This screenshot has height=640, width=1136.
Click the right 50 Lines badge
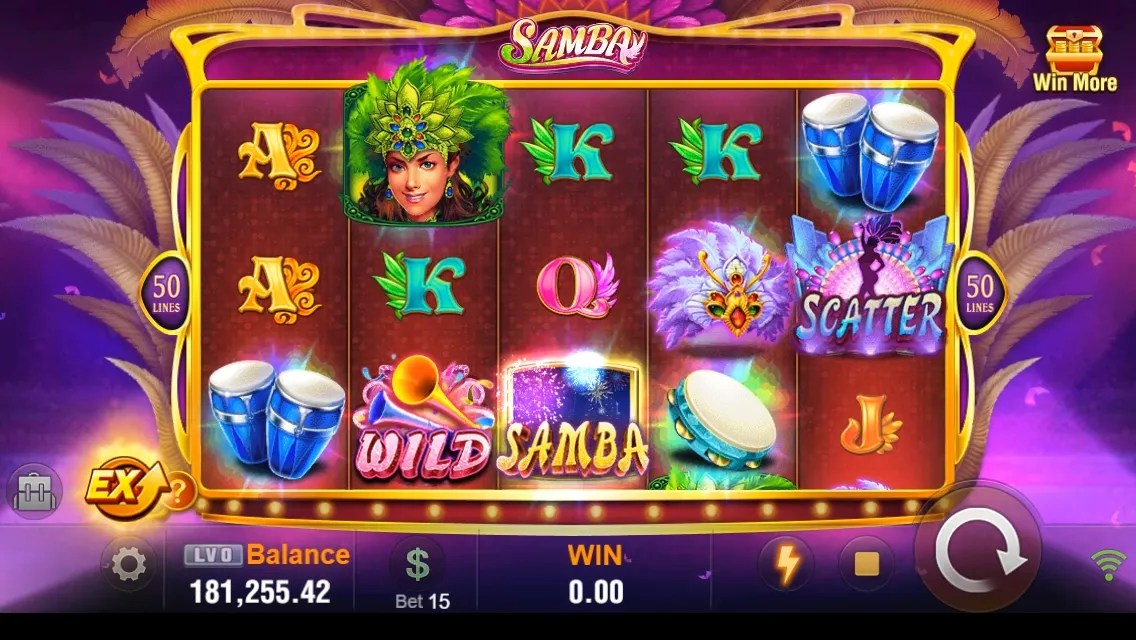[979, 293]
